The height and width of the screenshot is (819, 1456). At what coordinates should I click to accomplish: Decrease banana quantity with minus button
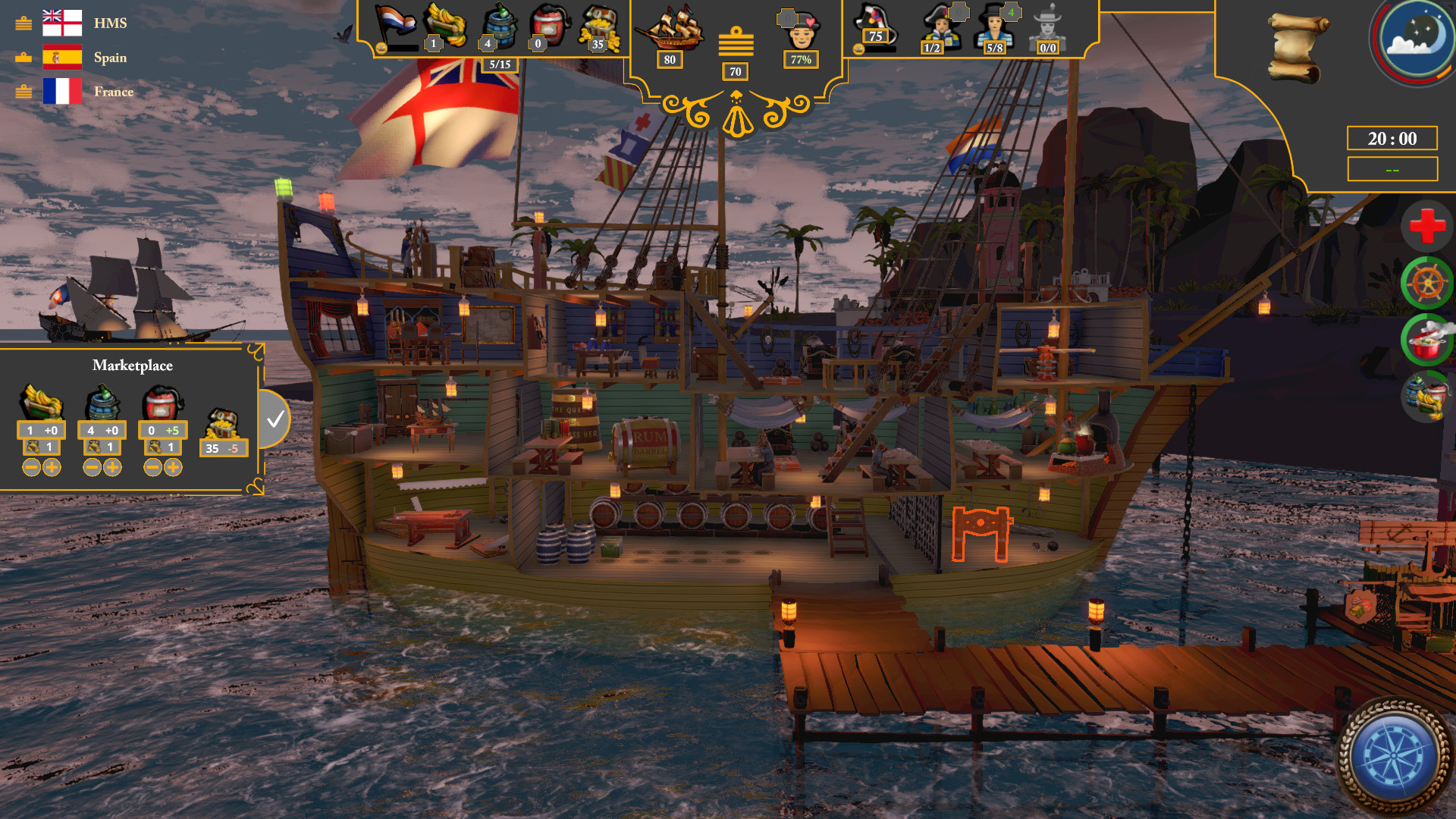(30, 468)
